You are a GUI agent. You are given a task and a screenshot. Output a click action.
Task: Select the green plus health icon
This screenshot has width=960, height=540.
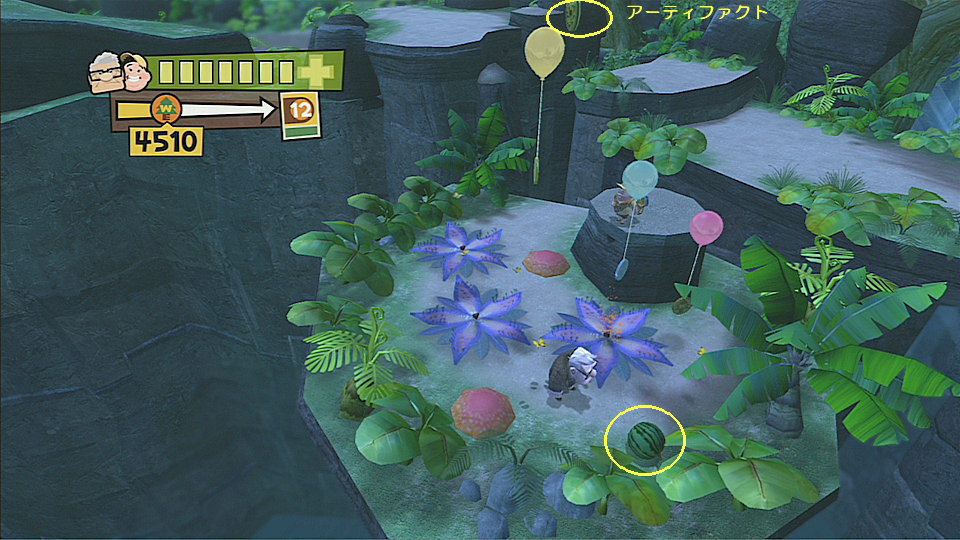(319, 72)
